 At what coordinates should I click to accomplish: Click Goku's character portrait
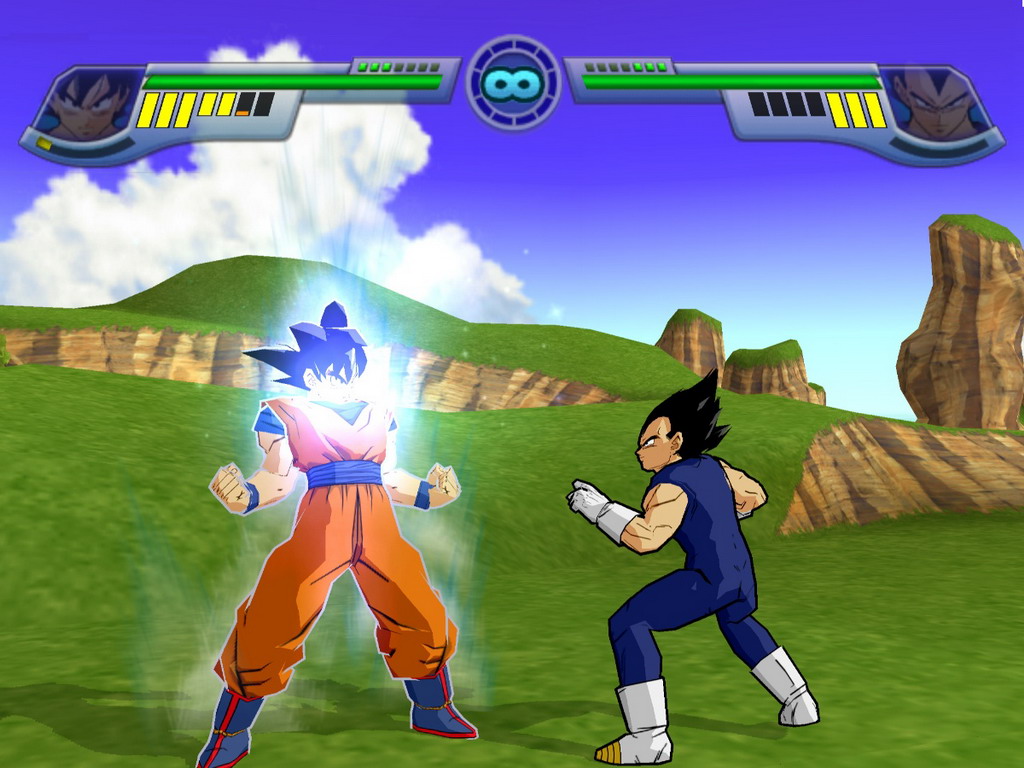(88, 105)
